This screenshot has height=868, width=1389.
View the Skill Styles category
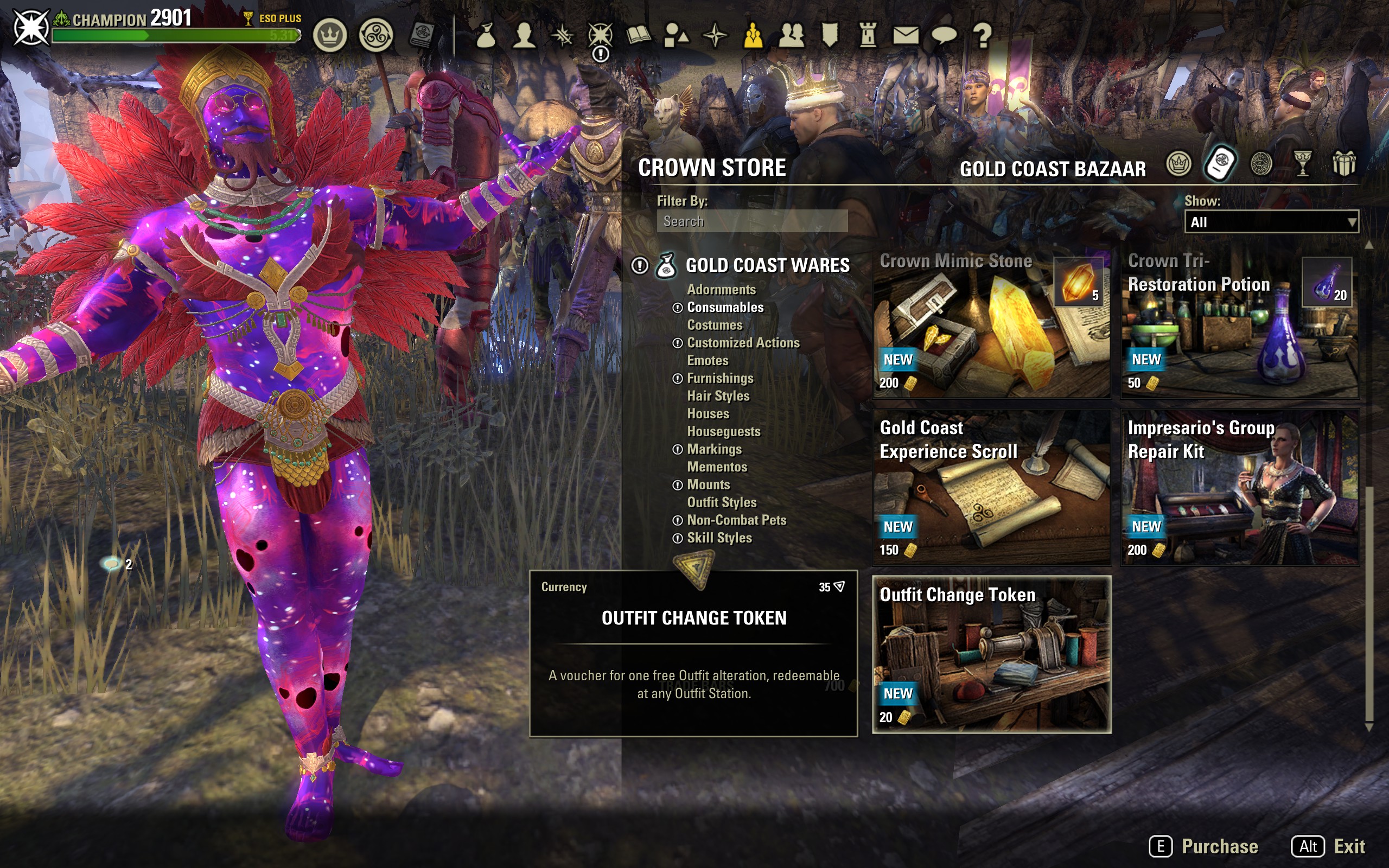tap(719, 538)
